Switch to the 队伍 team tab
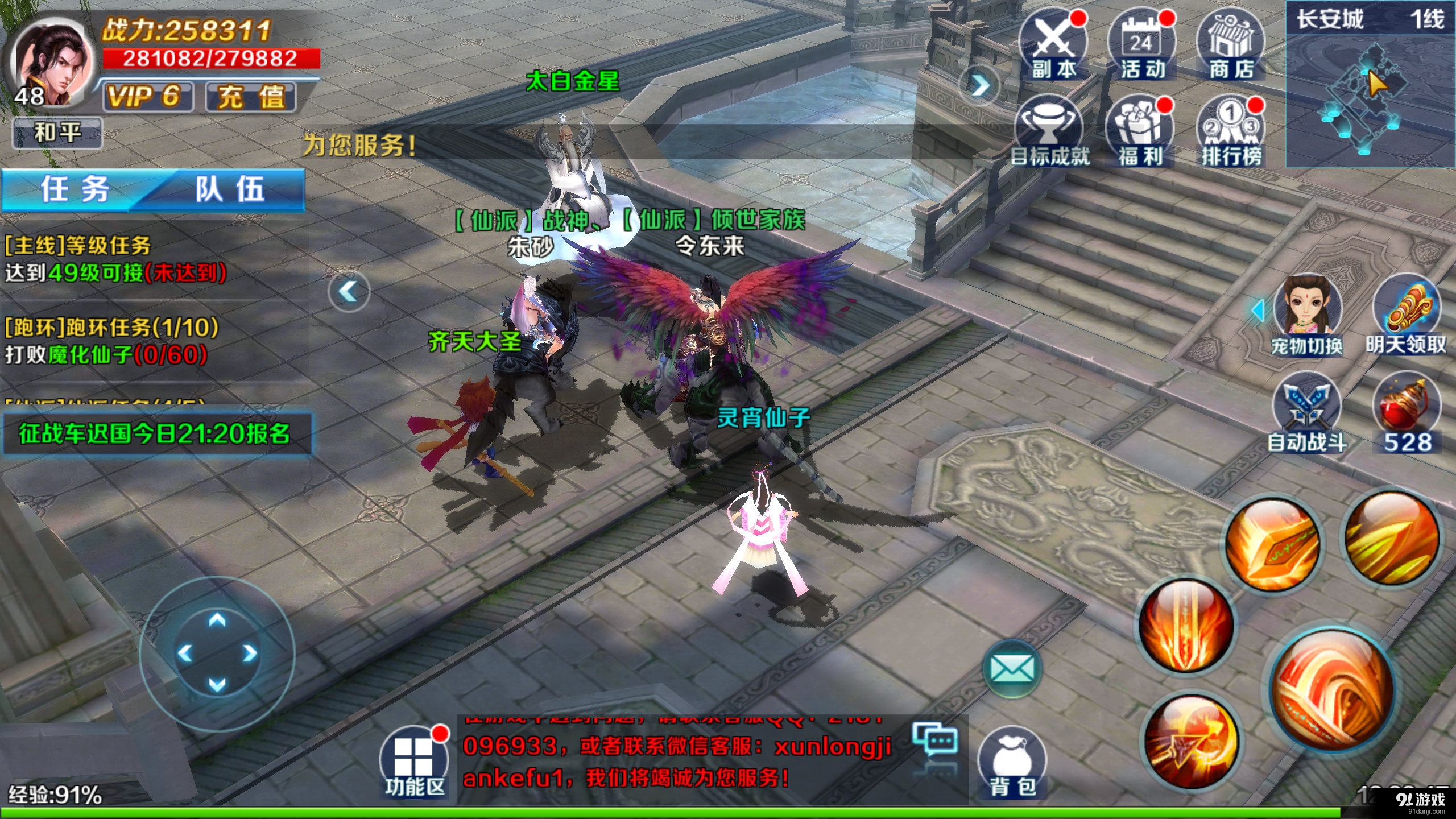Image resolution: width=1456 pixels, height=819 pixels. (x=230, y=189)
